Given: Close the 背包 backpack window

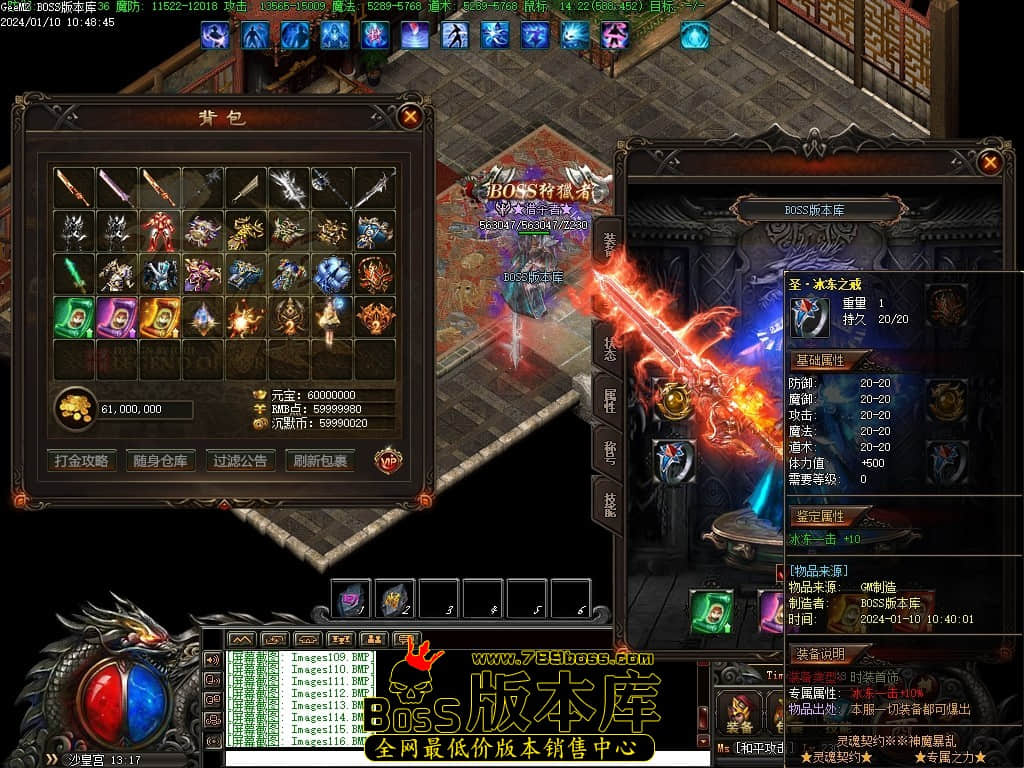Looking at the screenshot, I should point(410,116).
